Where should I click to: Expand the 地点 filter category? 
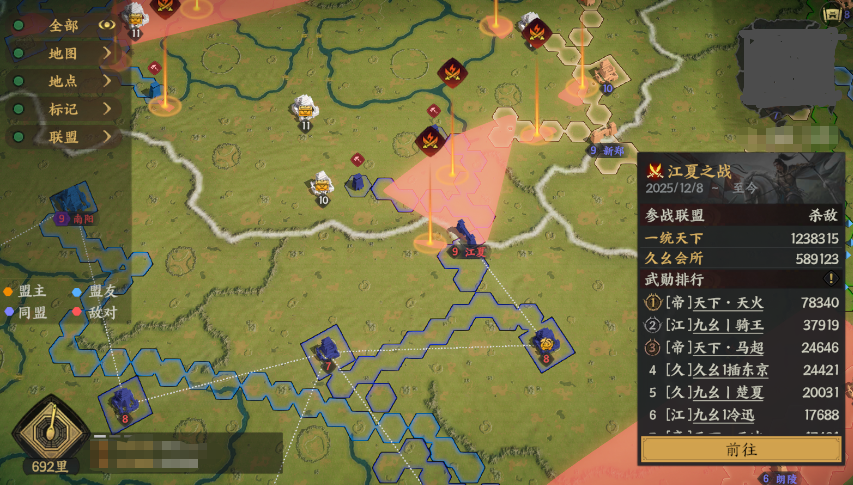65,81
